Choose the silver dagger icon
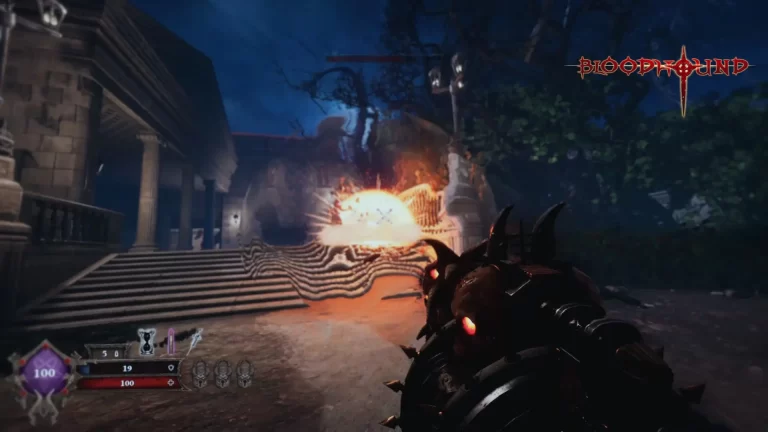 pos(195,341)
